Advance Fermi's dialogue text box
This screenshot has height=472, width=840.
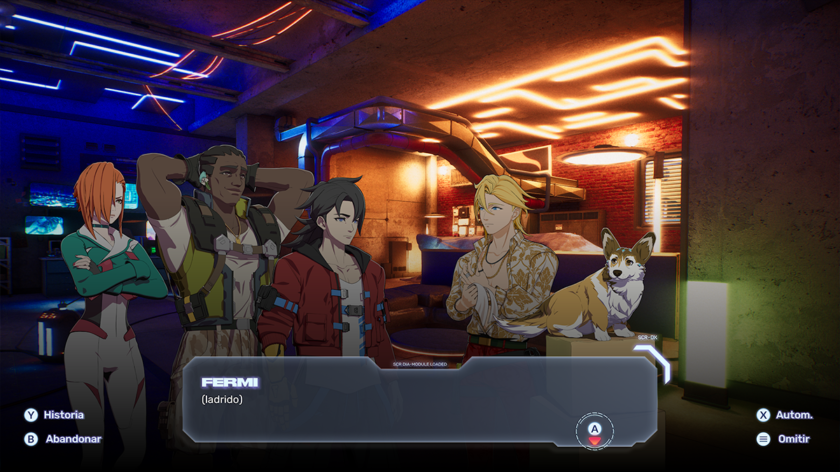[x=594, y=430]
